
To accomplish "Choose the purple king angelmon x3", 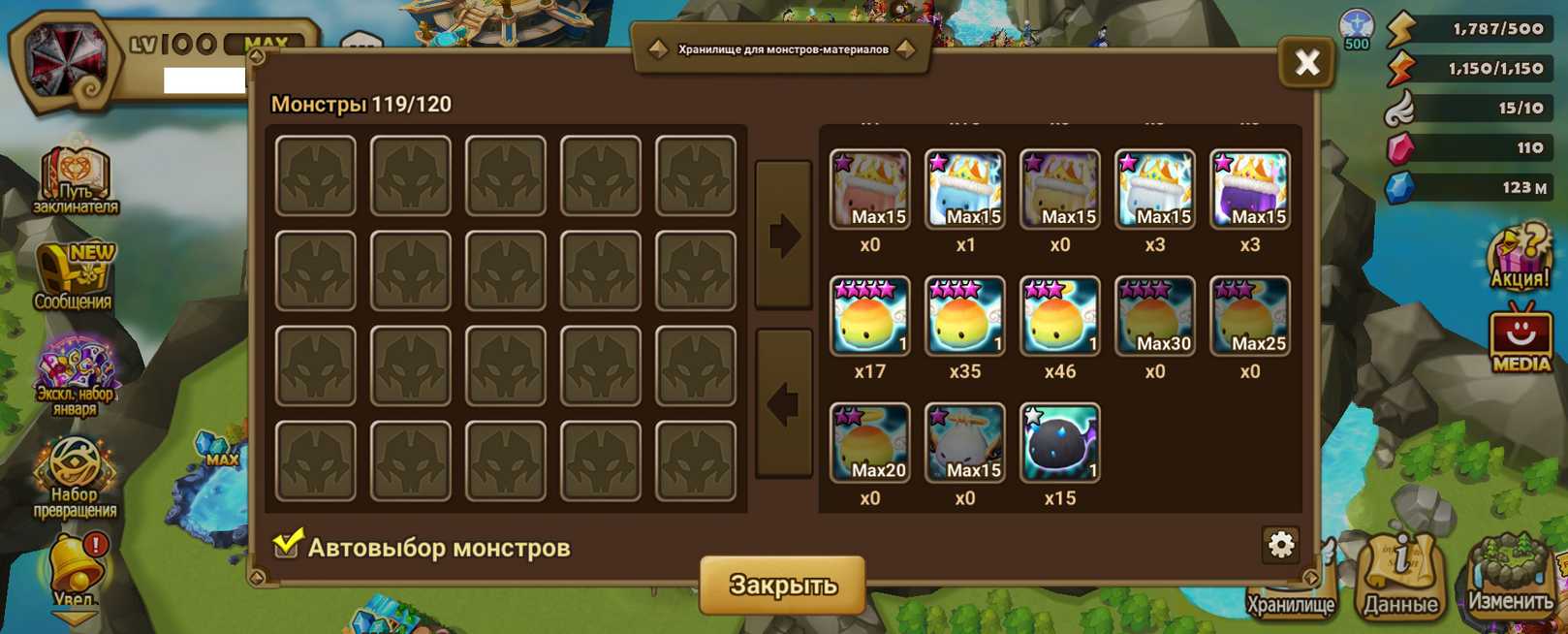I will 1249,189.
